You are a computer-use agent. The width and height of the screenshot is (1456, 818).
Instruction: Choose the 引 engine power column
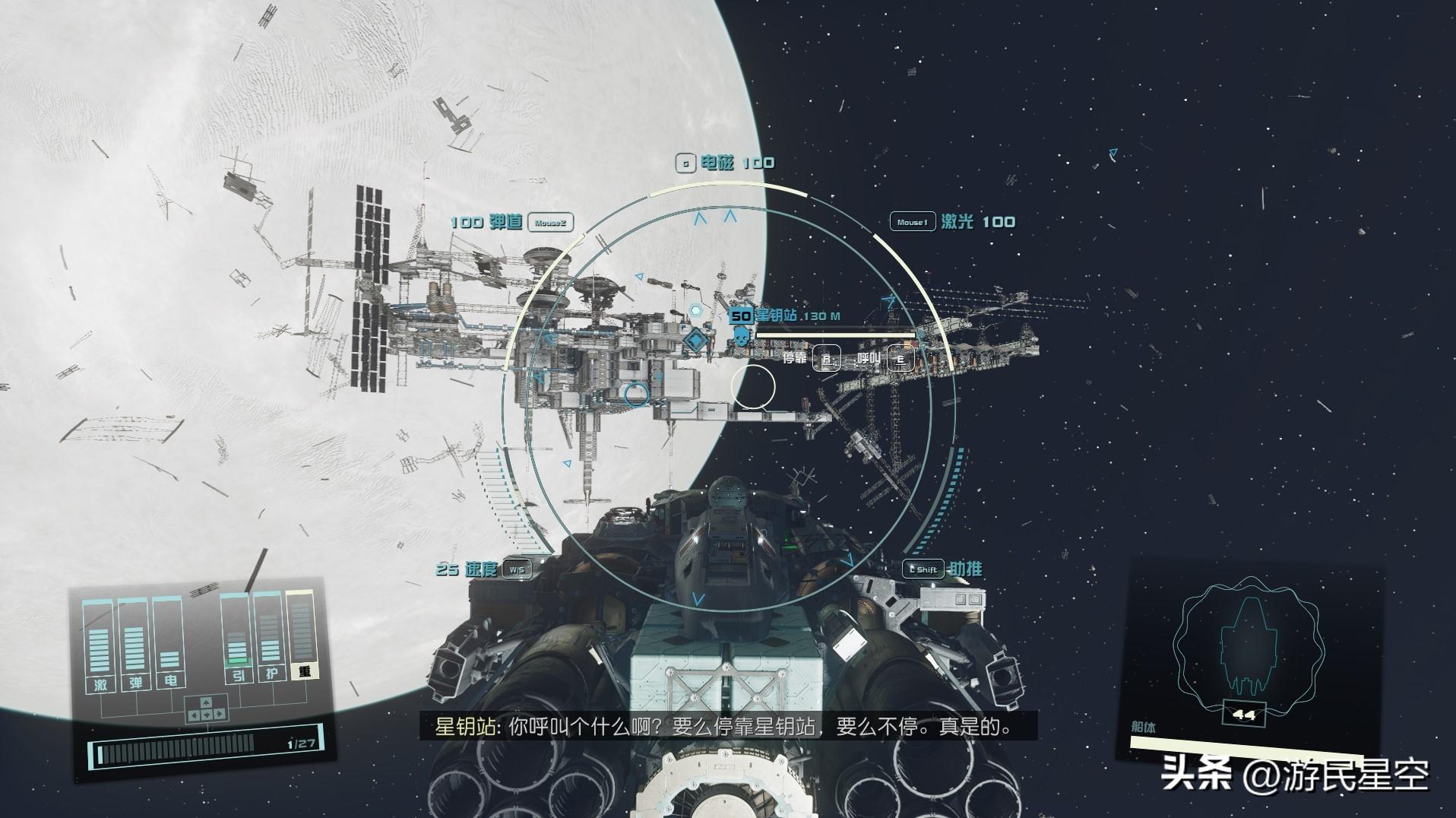pos(237,640)
